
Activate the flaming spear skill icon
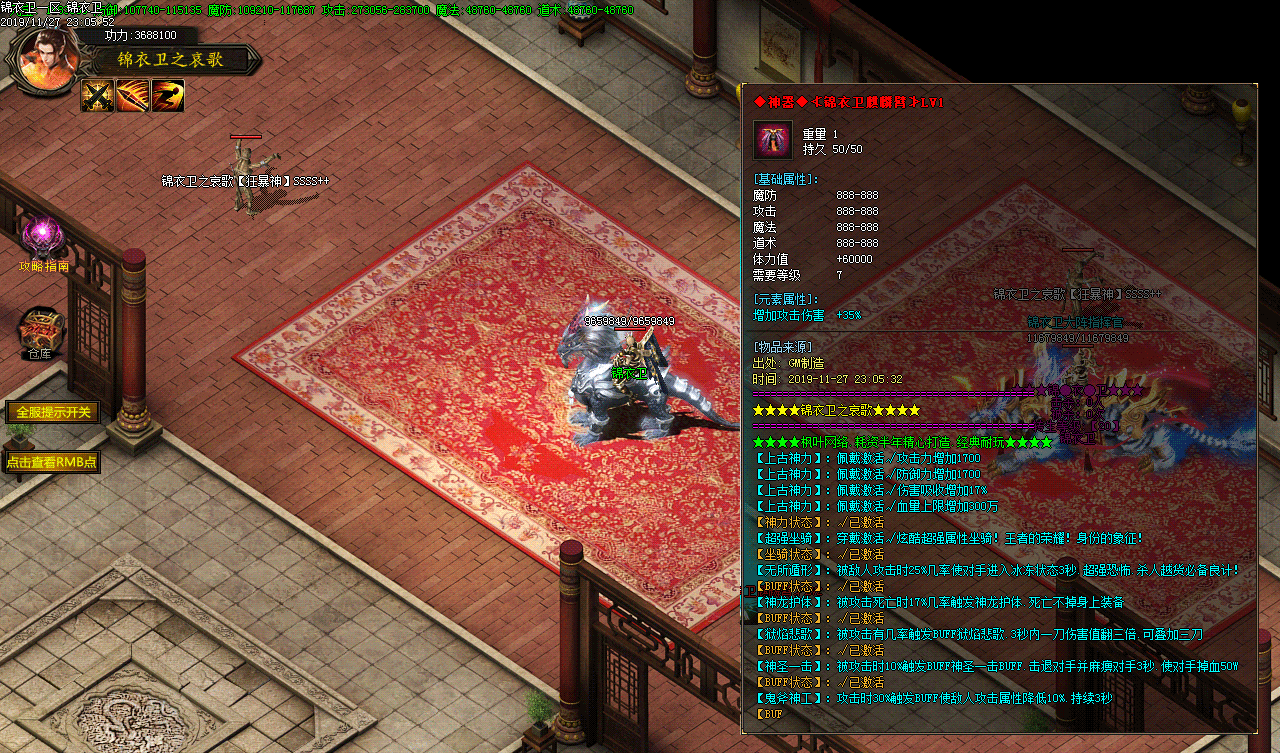click(x=133, y=96)
